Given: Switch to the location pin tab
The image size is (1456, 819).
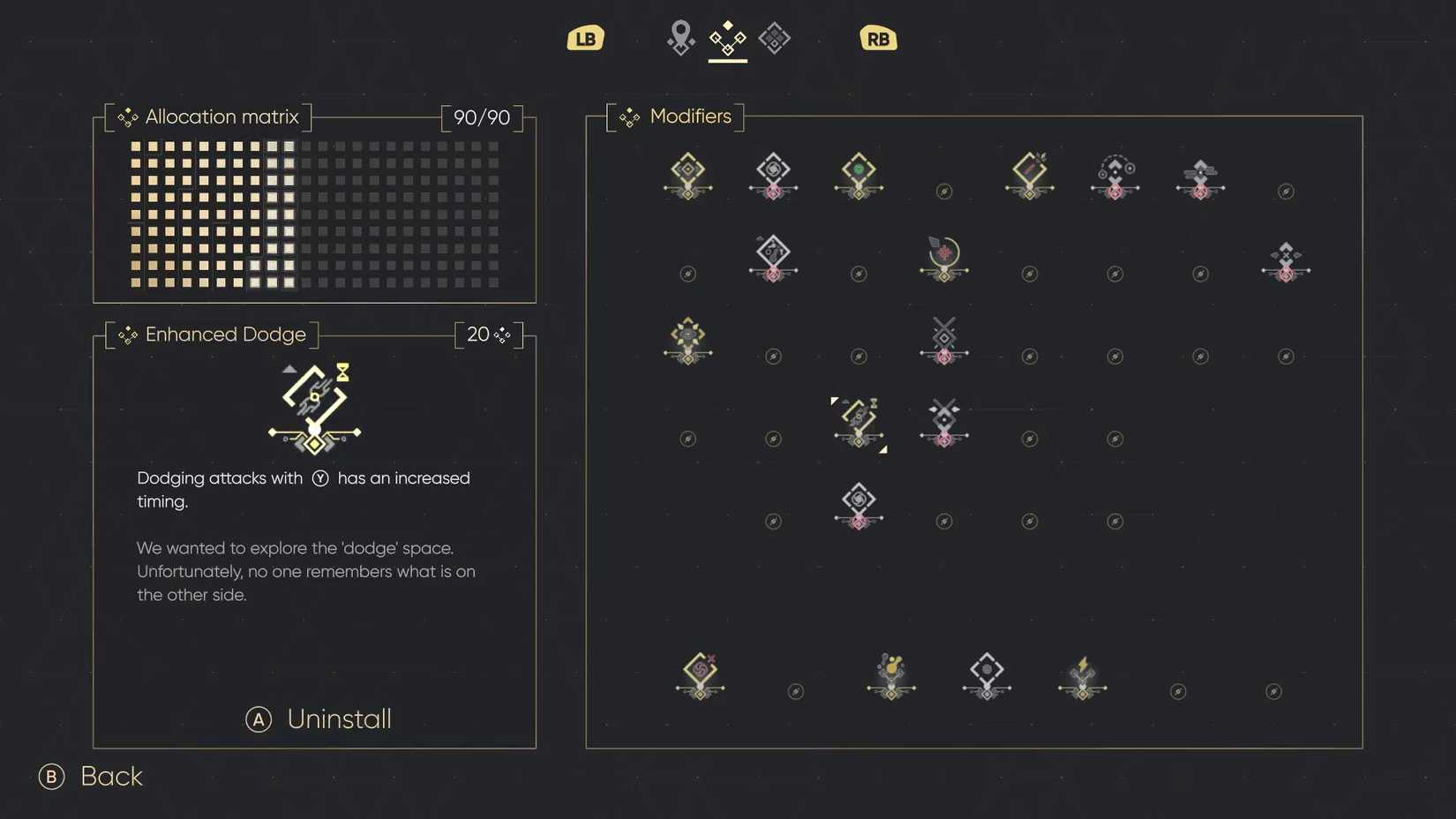Looking at the screenshot, I should click(680, 38).
